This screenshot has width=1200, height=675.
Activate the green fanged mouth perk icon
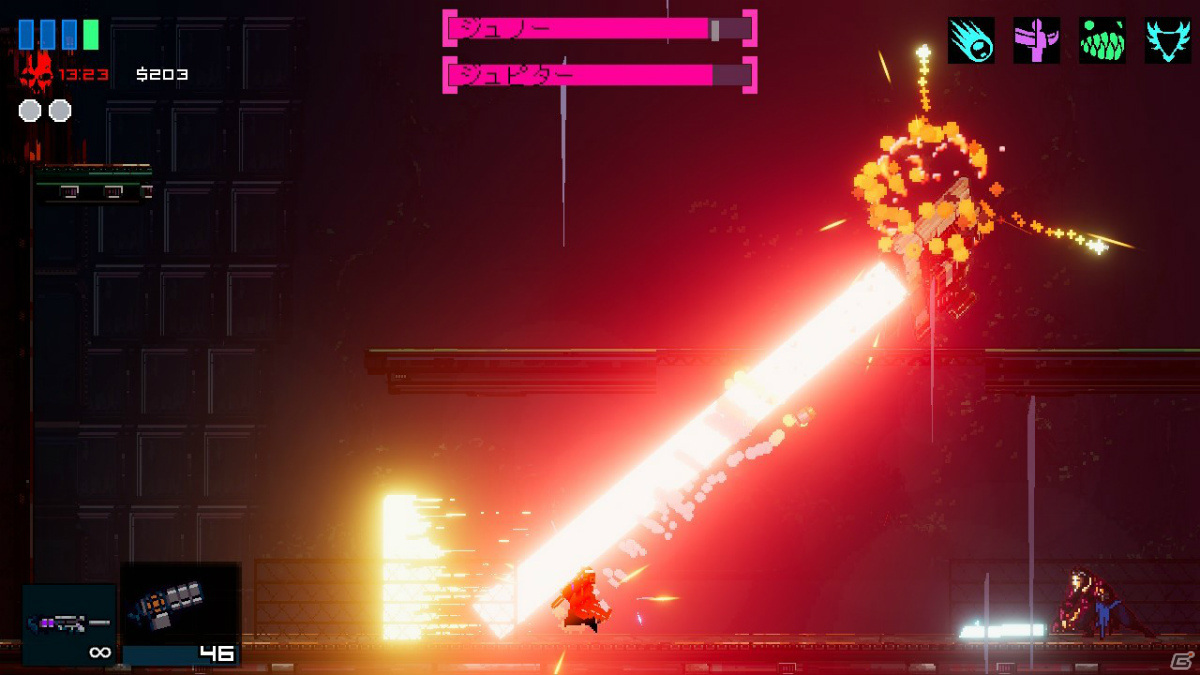click(1102, 40)
